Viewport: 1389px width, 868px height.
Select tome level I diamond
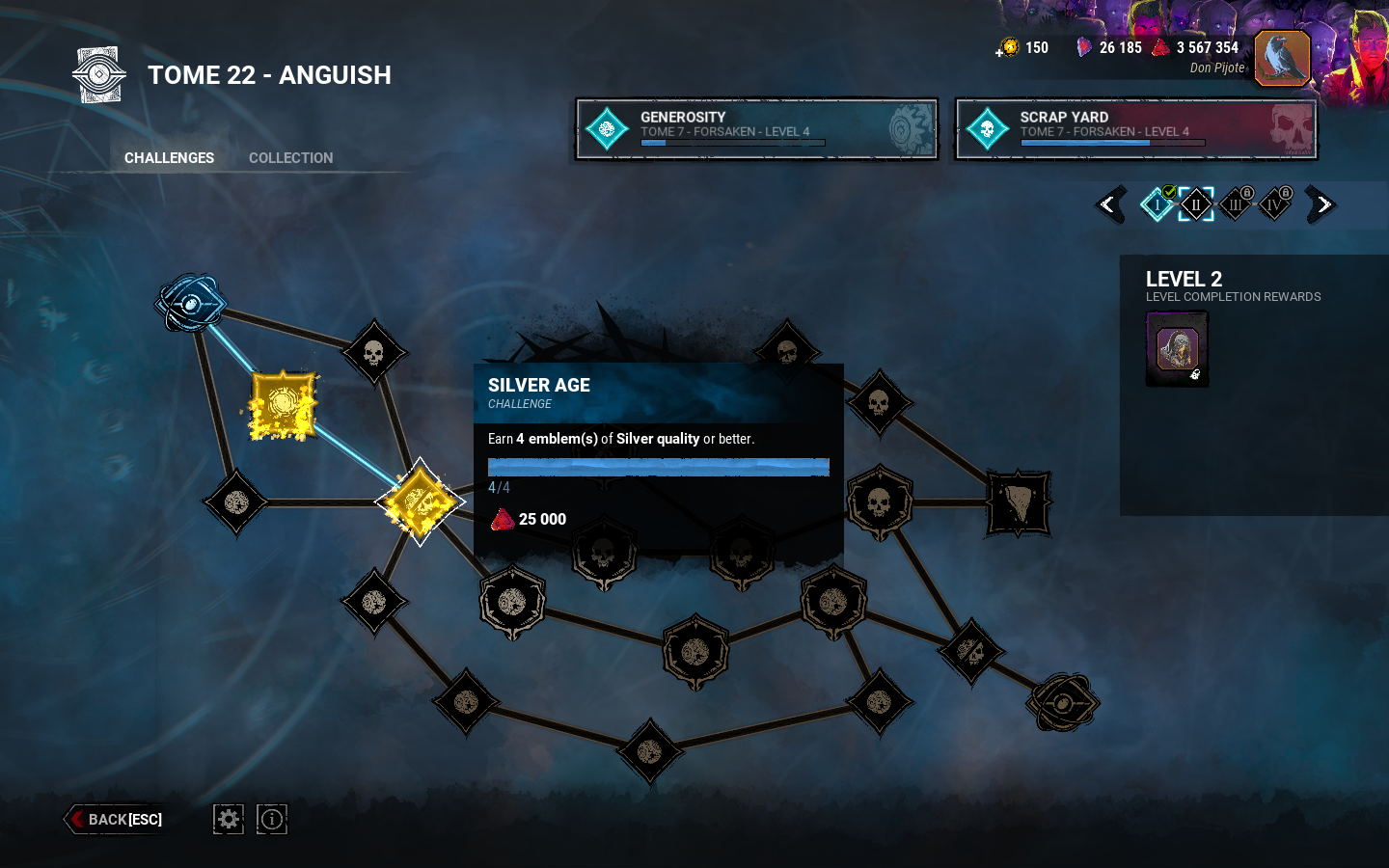(1157, 204)
